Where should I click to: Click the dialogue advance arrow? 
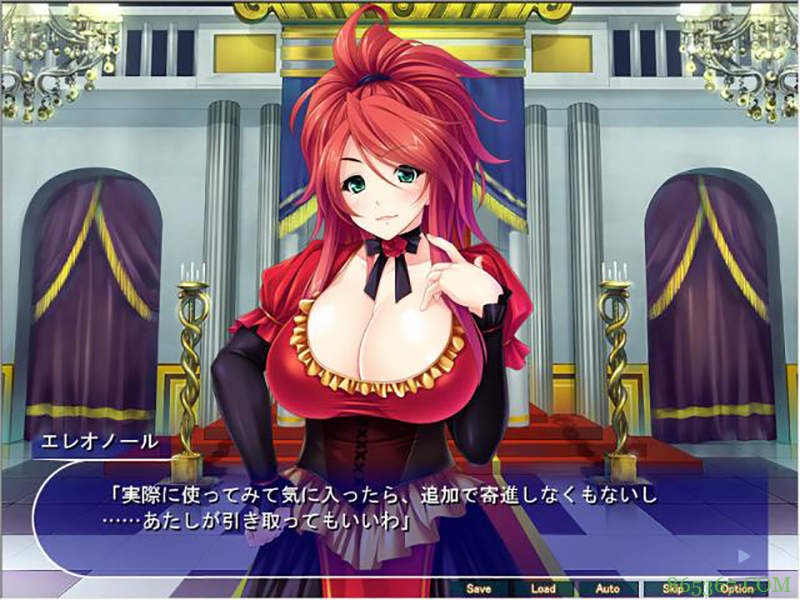click(x=743, y=555)
